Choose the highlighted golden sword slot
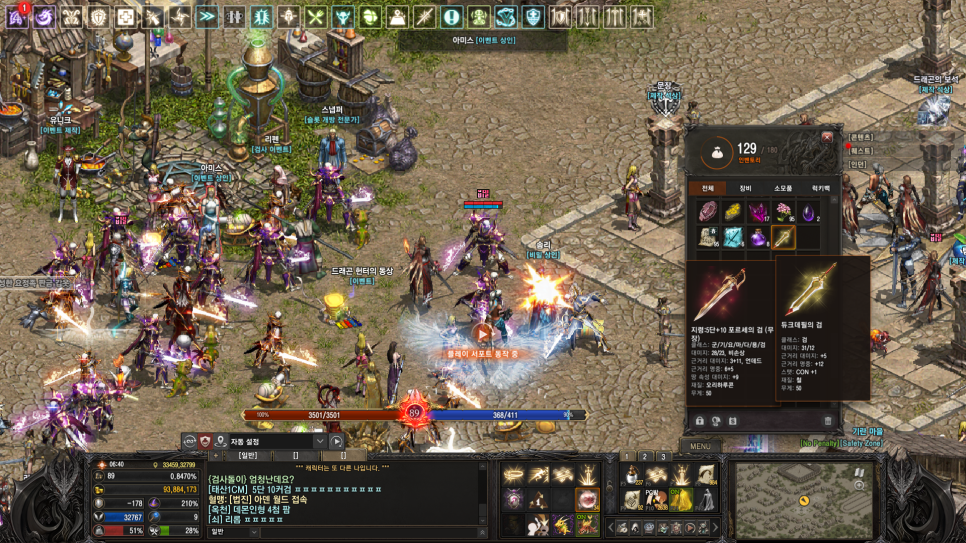The image size is (966, 543). pos(784,237)
